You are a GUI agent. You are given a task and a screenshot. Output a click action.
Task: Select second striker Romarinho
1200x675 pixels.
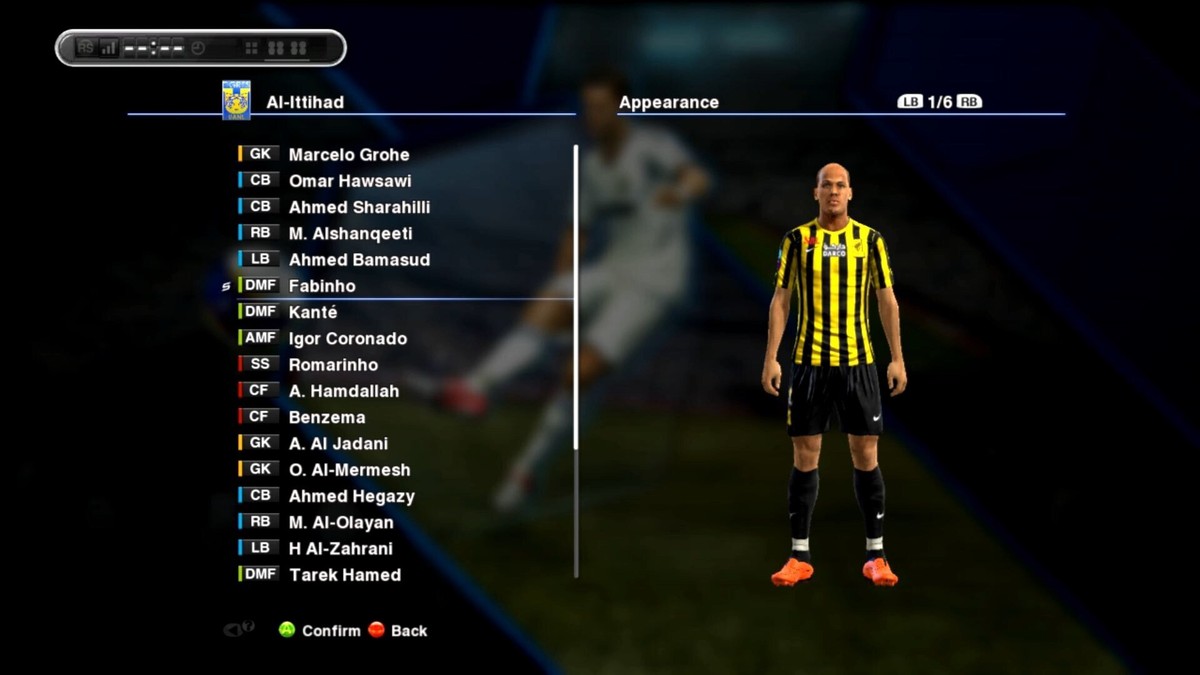point(333,365)
